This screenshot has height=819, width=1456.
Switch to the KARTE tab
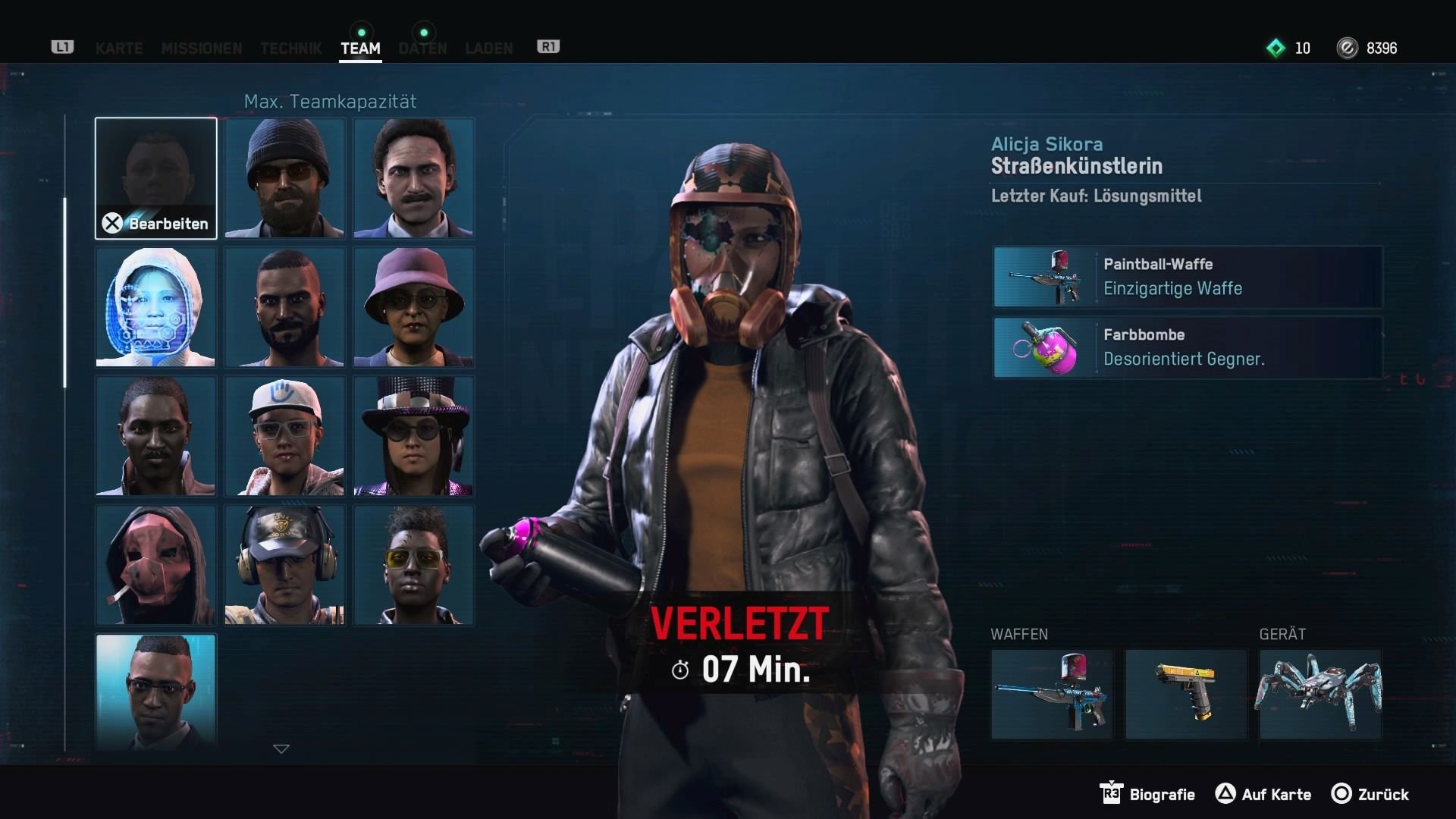(x=118, y=49)
